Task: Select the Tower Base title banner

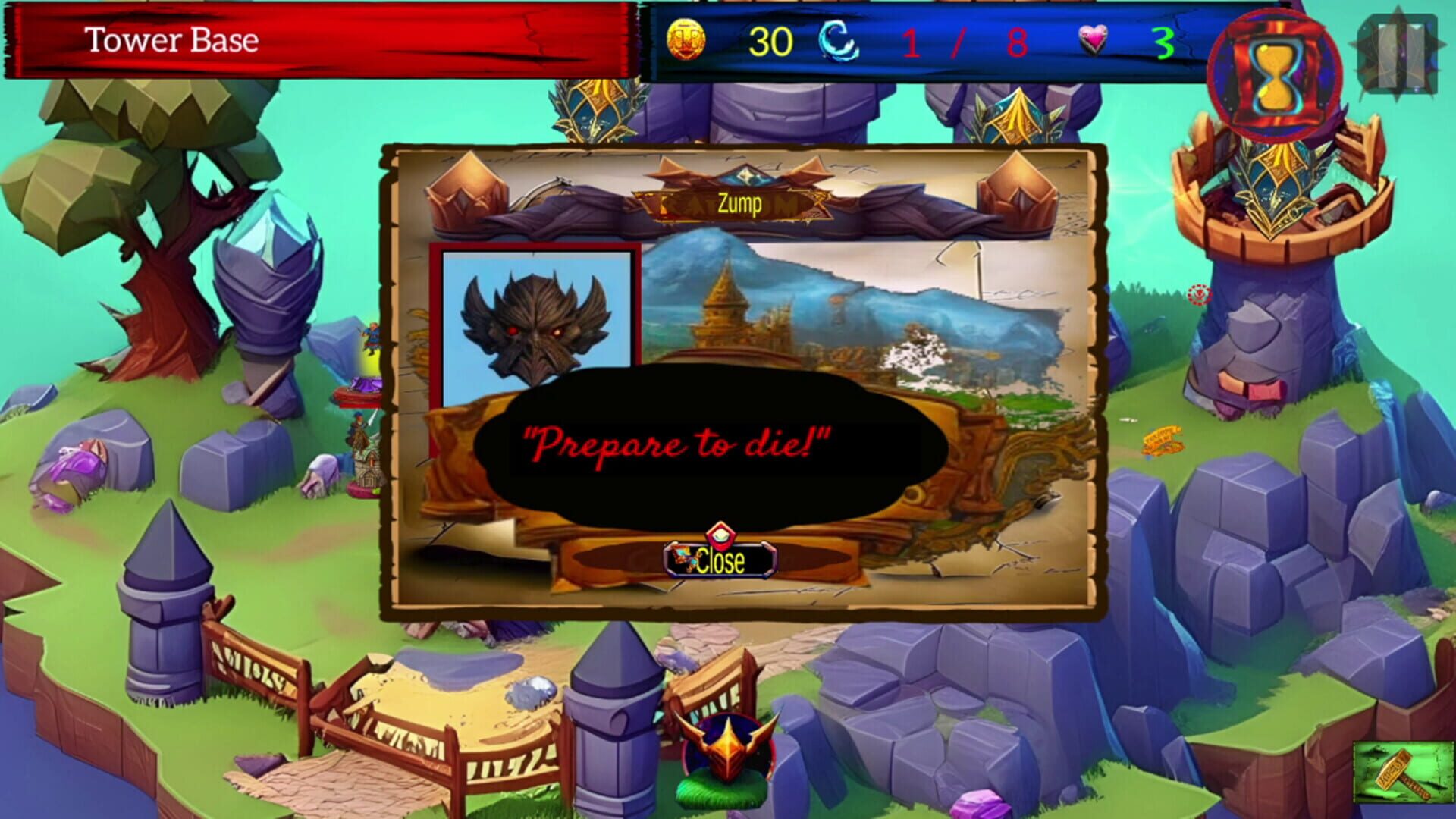Action: coord(173,39)
